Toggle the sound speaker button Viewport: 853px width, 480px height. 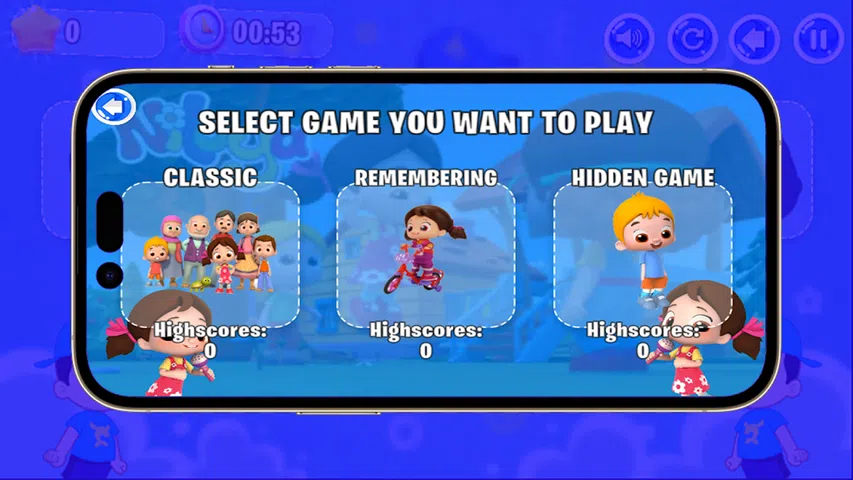click(x=629, y=39)
